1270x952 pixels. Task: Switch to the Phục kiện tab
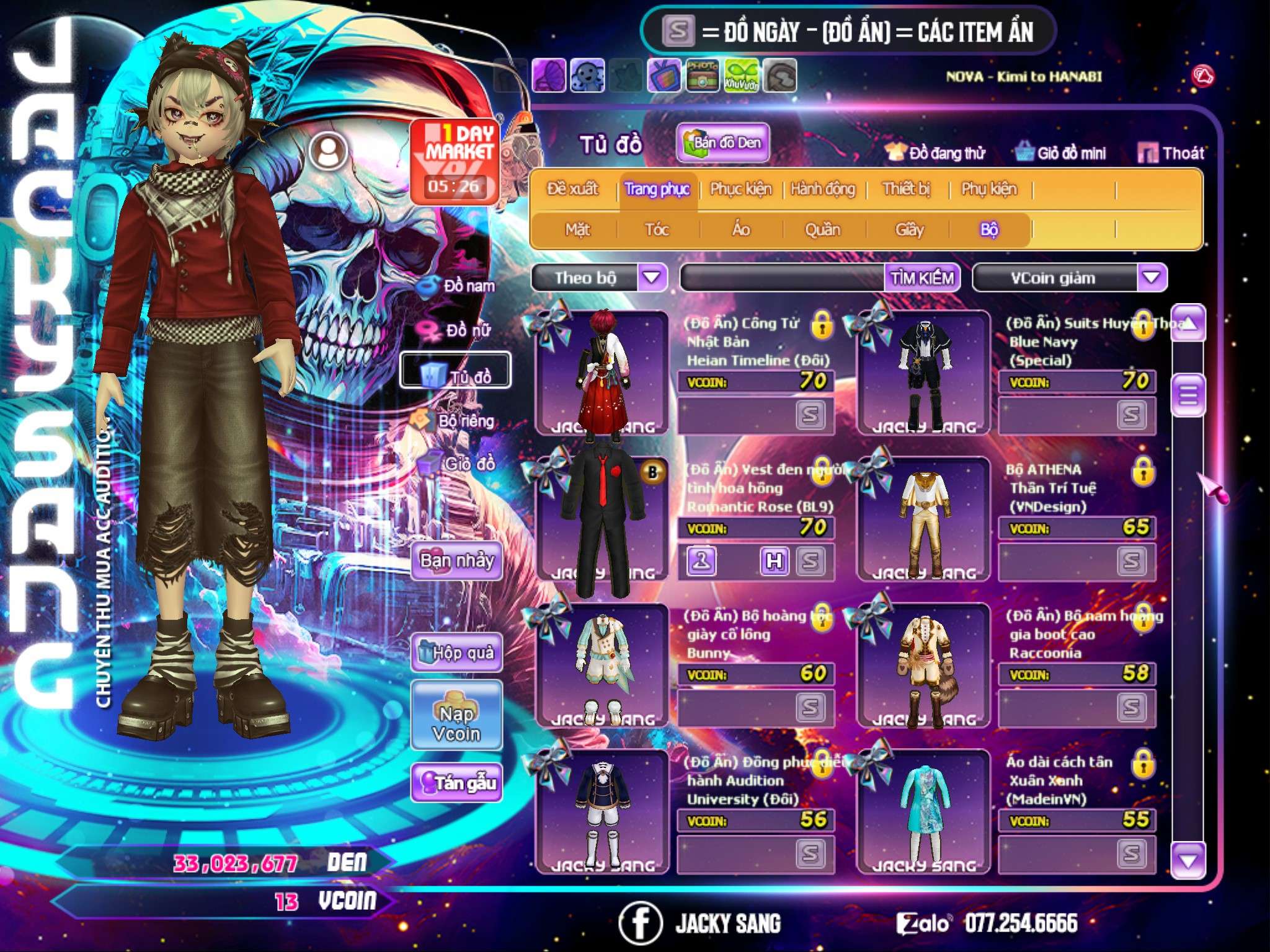tap(741, 188)
